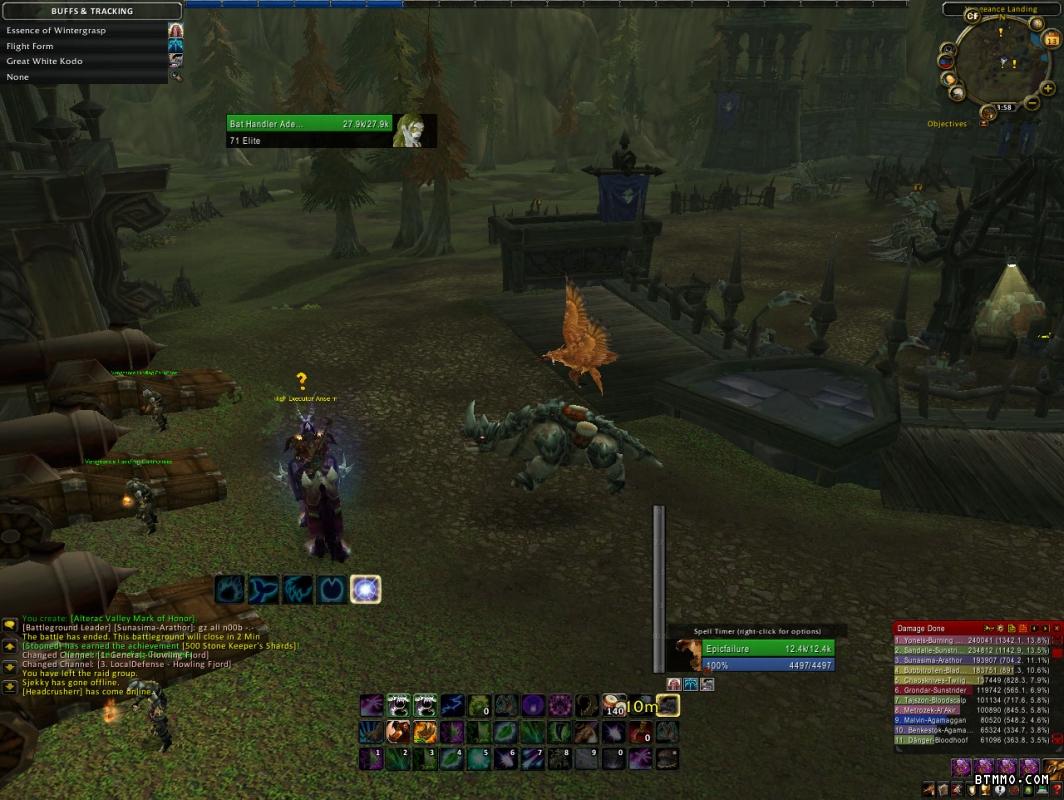
Task: Close the Damage Done meter window
Action: point(1055,628)
